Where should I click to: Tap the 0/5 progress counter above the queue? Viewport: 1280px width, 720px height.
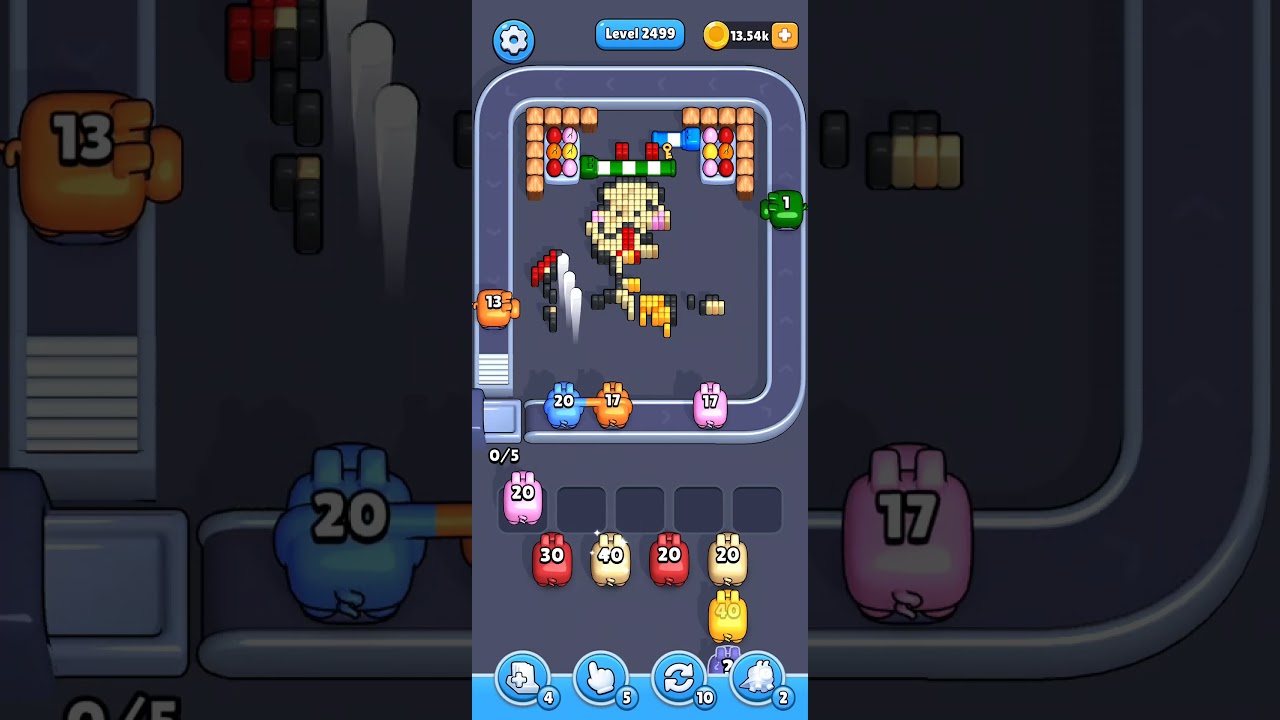tap(504, 455)
